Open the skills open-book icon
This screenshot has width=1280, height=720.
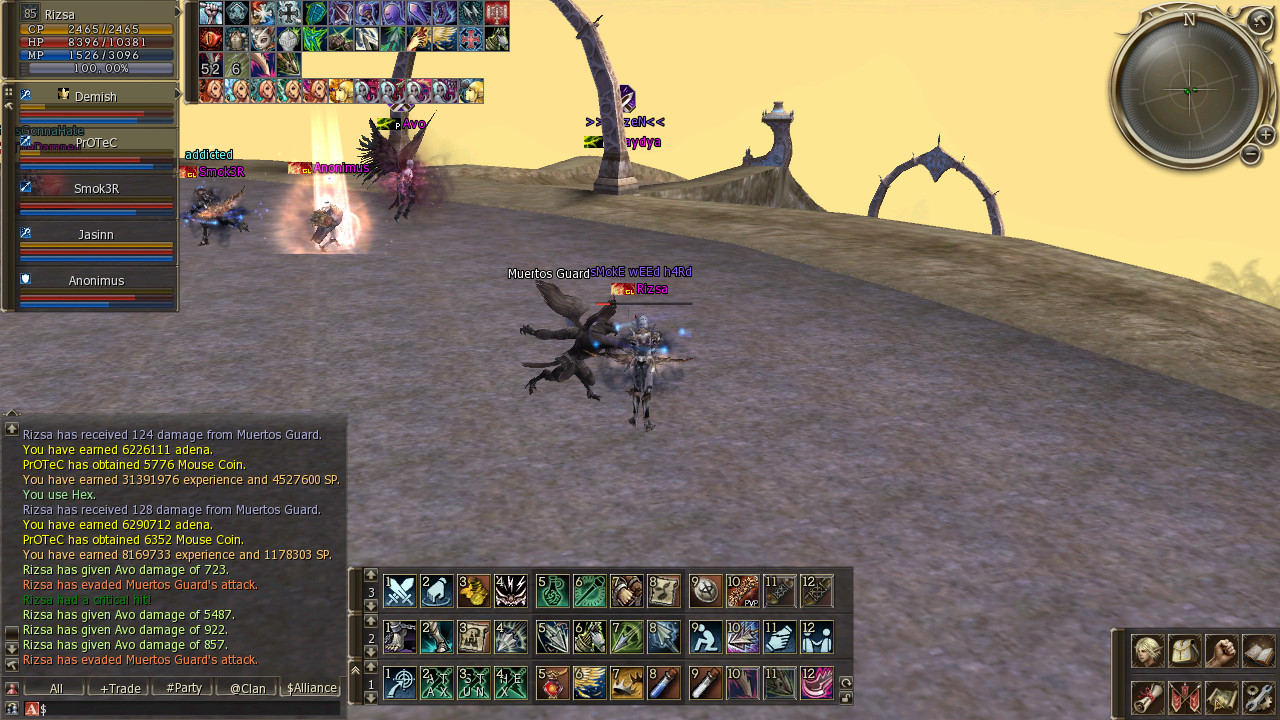[1259, 651]
